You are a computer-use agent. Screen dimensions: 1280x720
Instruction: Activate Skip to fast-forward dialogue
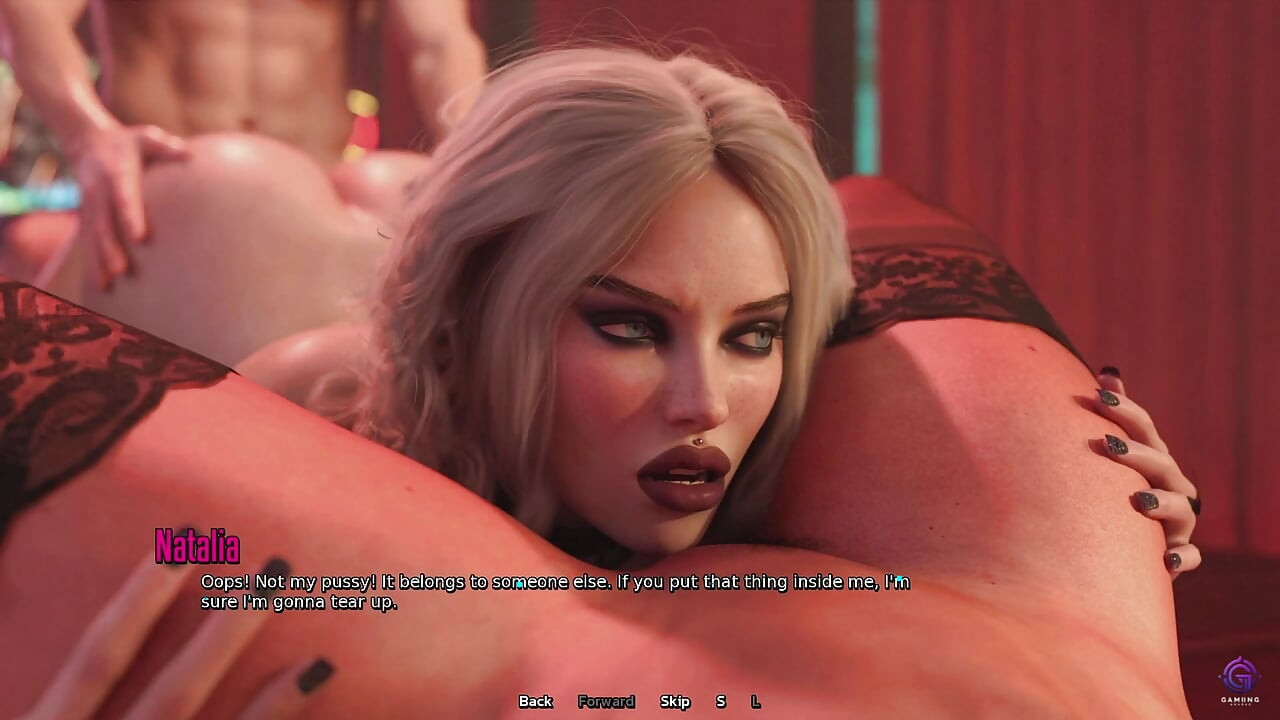(x=677, y=702)
